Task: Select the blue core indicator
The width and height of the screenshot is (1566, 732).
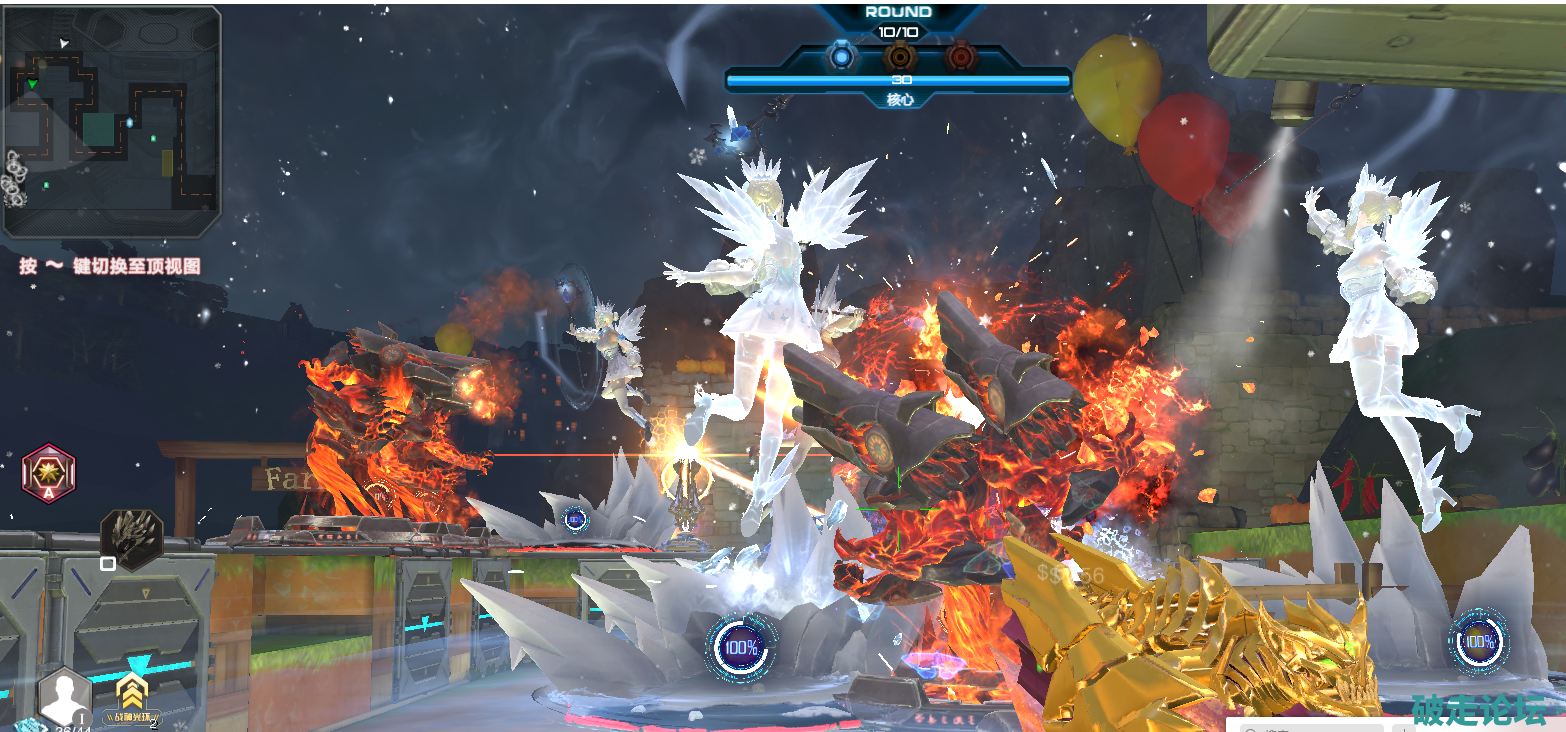Action: tap(842, 57)
